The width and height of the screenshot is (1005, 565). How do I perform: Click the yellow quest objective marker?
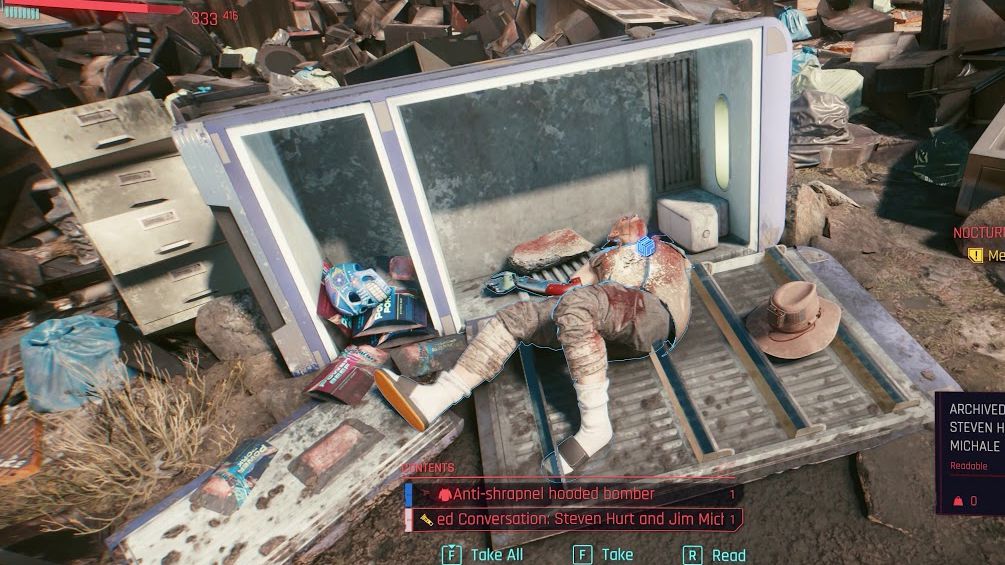975,255
